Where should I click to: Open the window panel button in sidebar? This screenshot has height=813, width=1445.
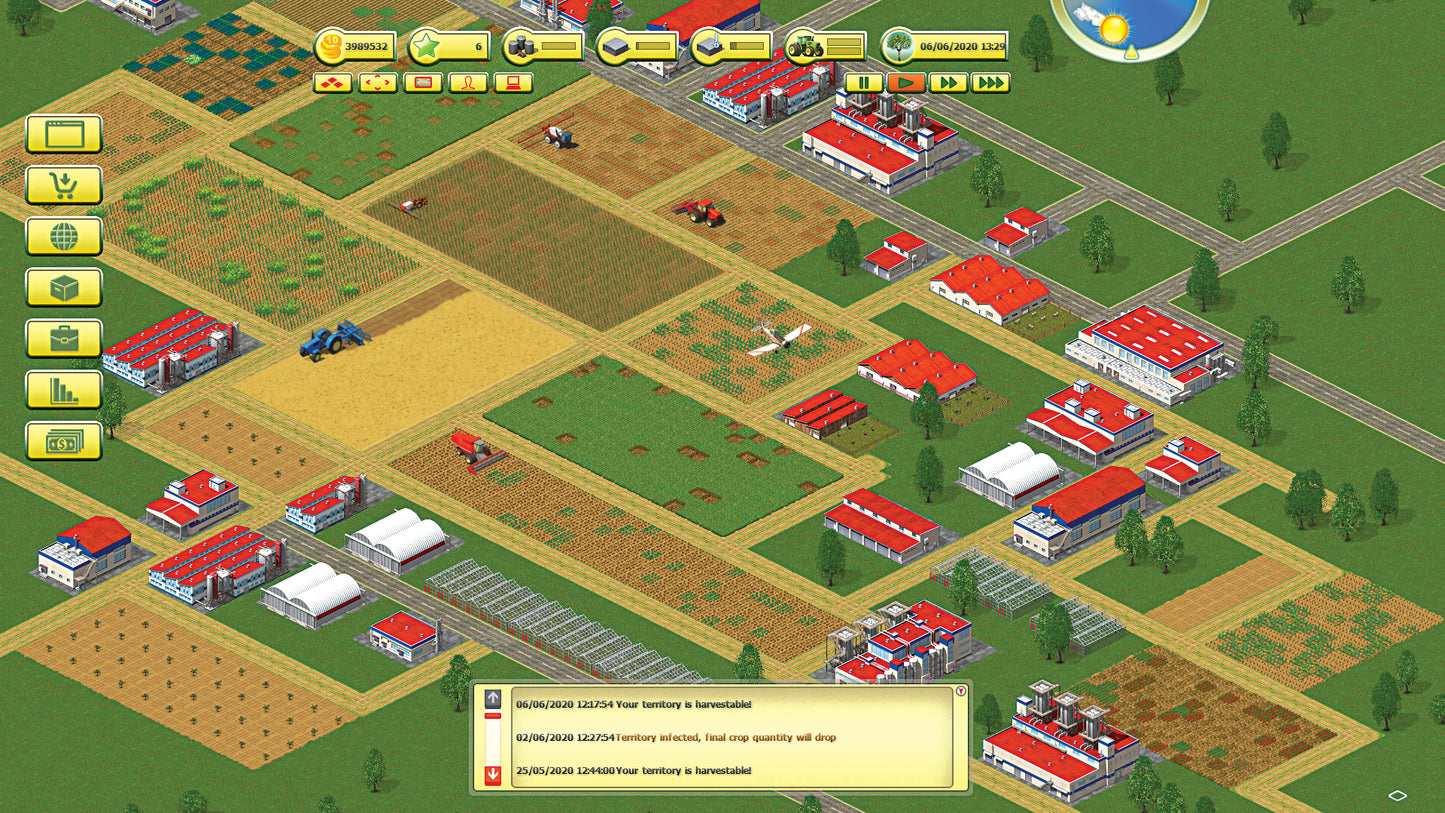pos(64,134)
